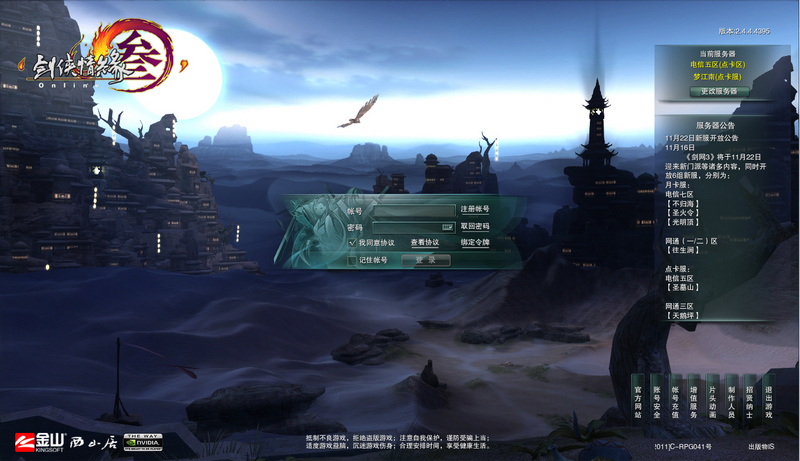Select 取回密码 to recover password

(x=475, y=227)
